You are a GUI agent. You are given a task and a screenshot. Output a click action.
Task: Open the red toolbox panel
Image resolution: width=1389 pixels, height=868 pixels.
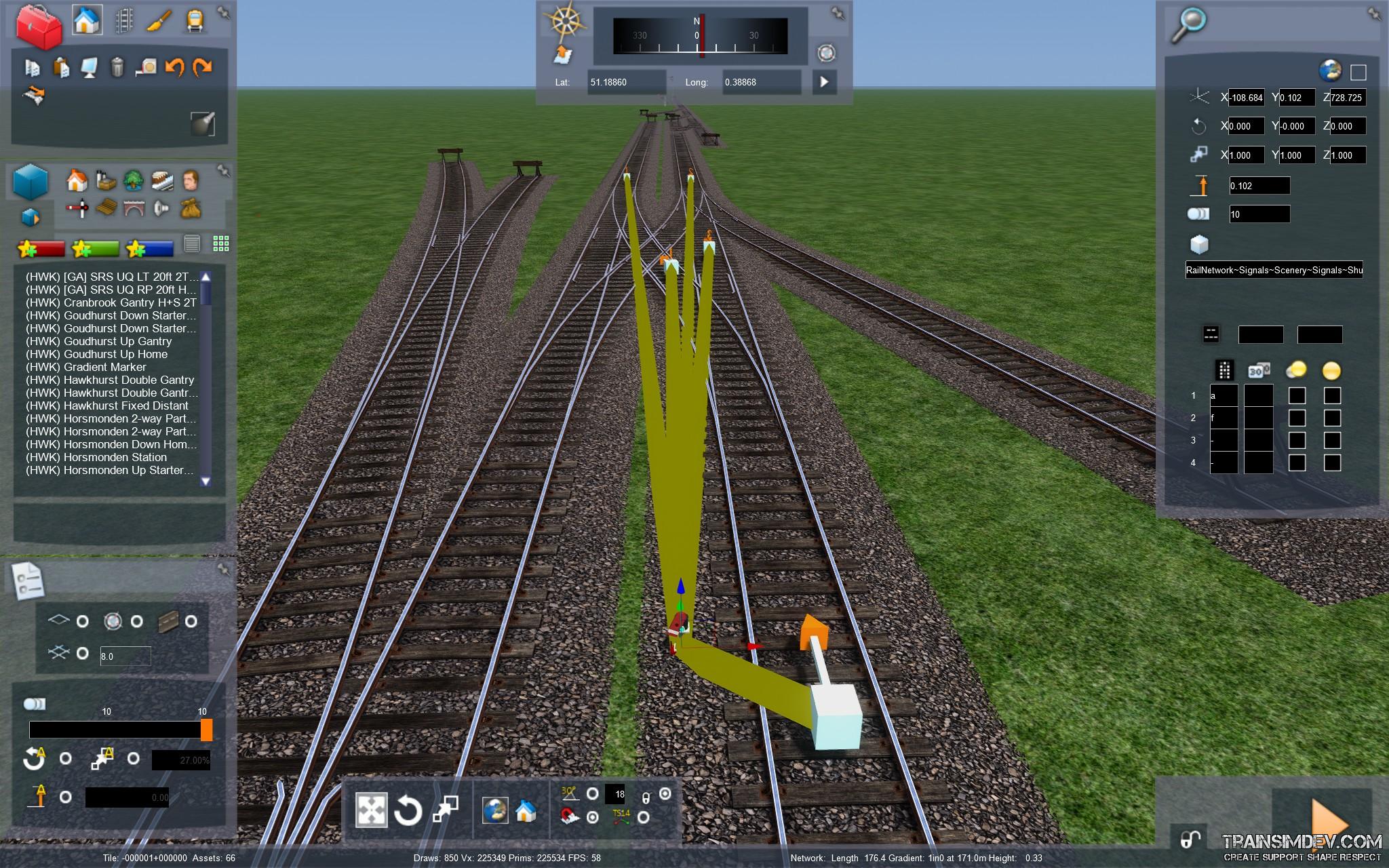tap(39, 27)
